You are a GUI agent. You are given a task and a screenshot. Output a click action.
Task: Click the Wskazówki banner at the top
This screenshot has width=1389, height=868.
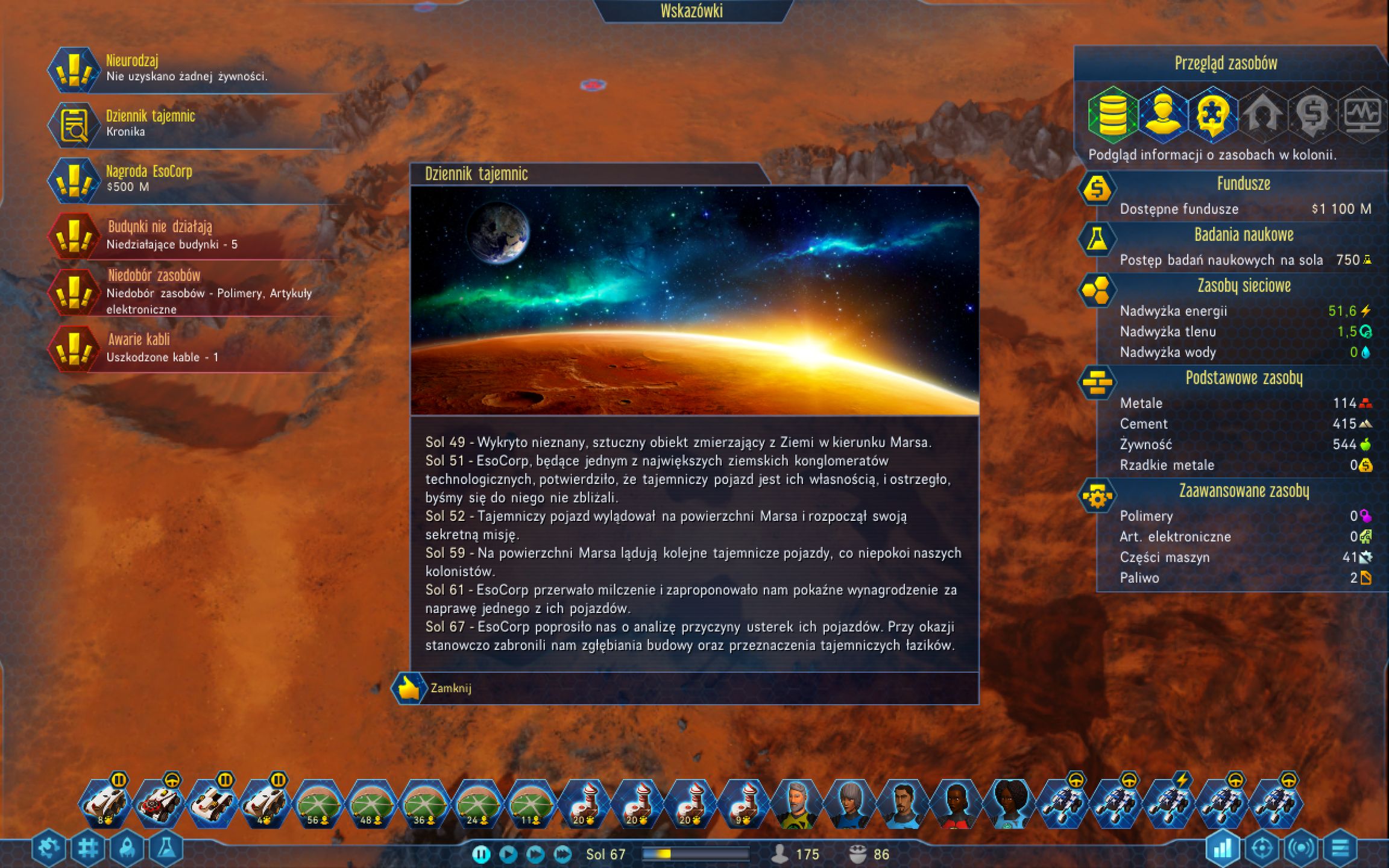coord(691,10)
